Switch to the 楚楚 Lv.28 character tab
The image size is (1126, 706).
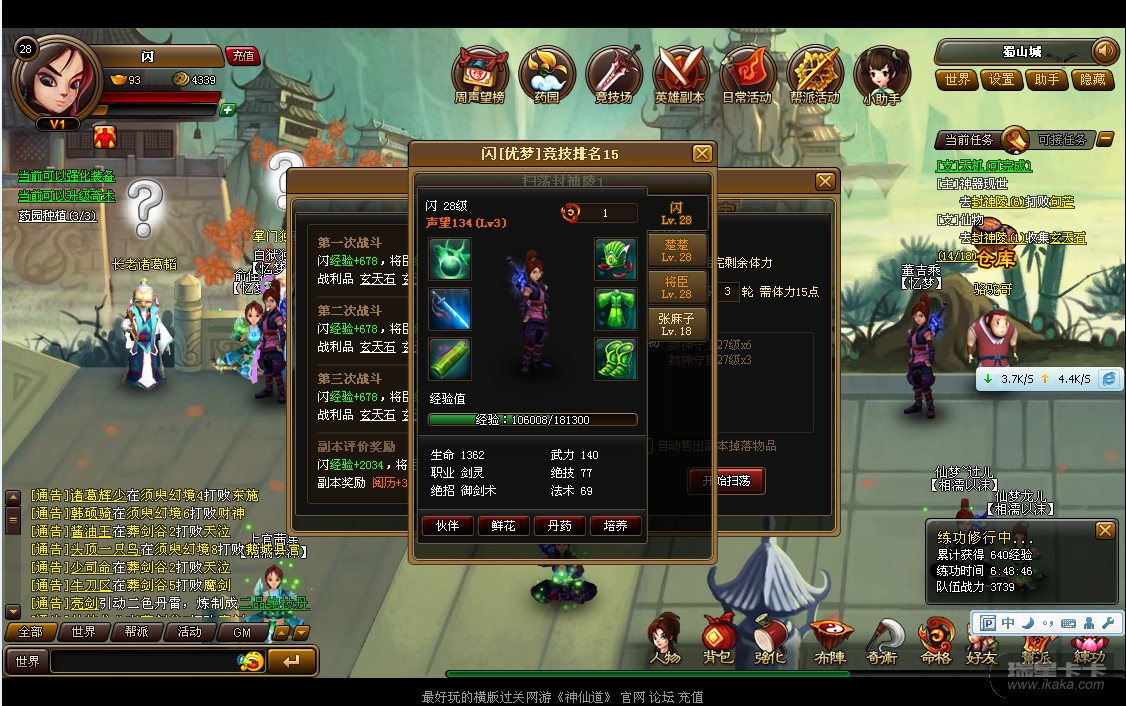click(677, 250)
